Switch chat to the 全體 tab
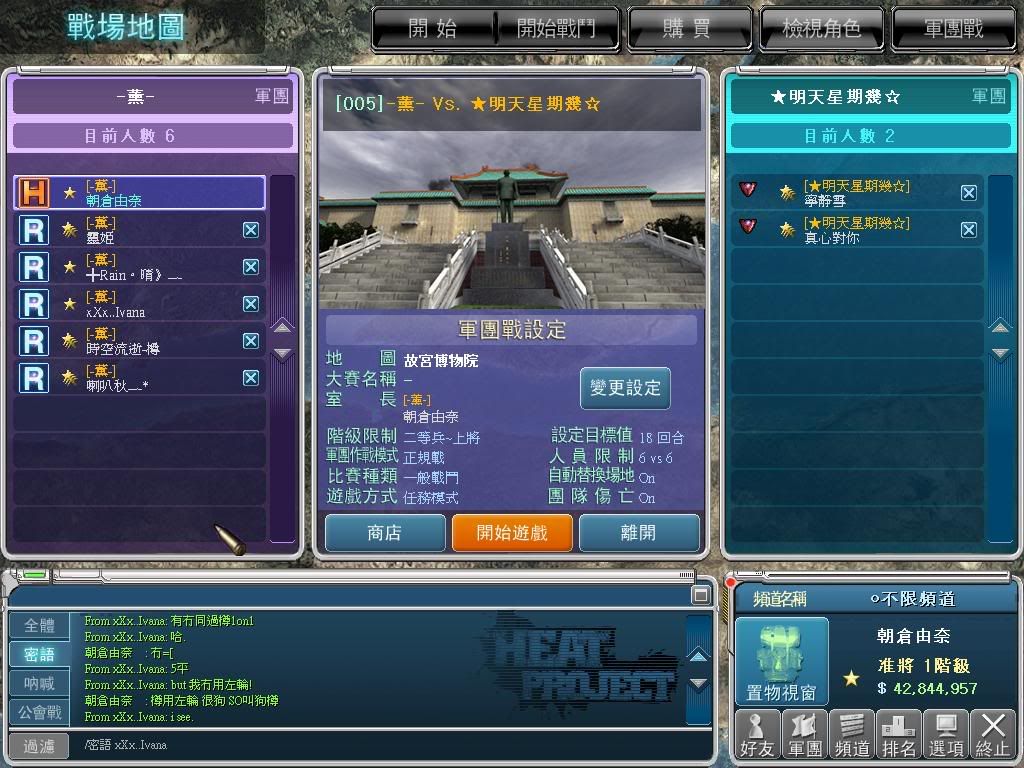1024x768 pixels. click(40, 626)
